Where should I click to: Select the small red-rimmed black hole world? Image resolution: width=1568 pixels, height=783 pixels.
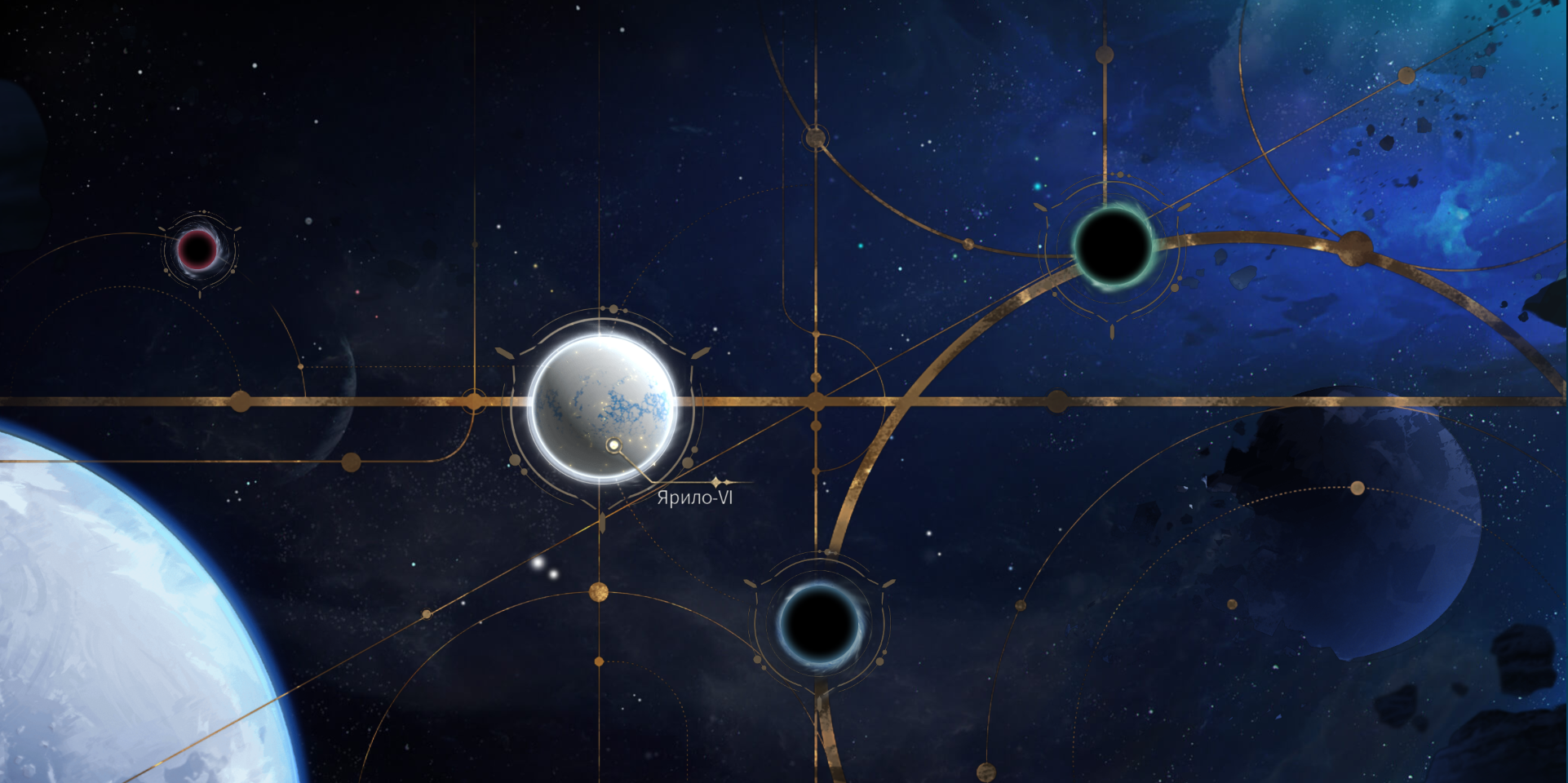[x=197, y=249]
